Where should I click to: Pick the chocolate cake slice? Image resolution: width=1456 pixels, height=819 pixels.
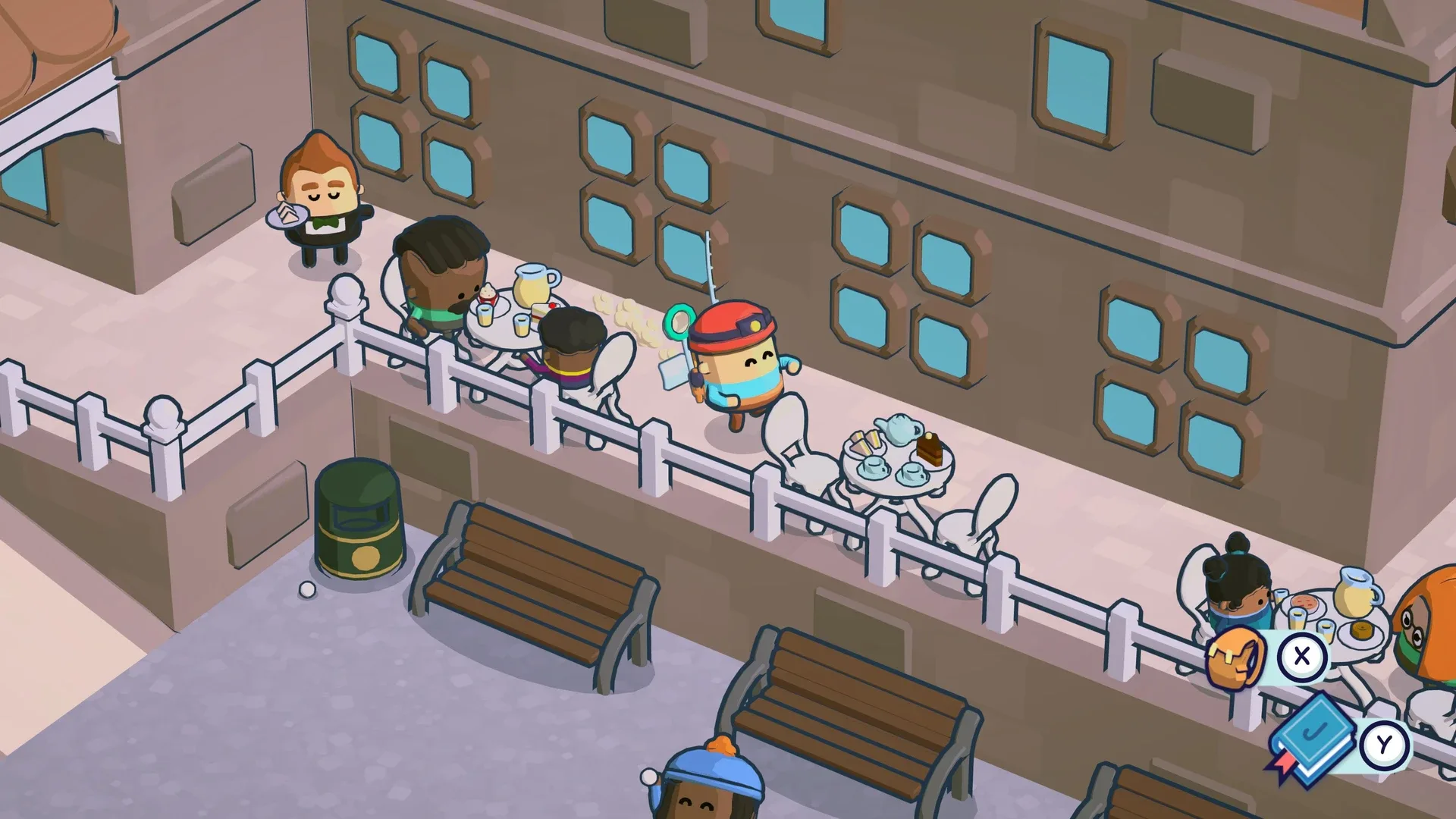point(927,446)
